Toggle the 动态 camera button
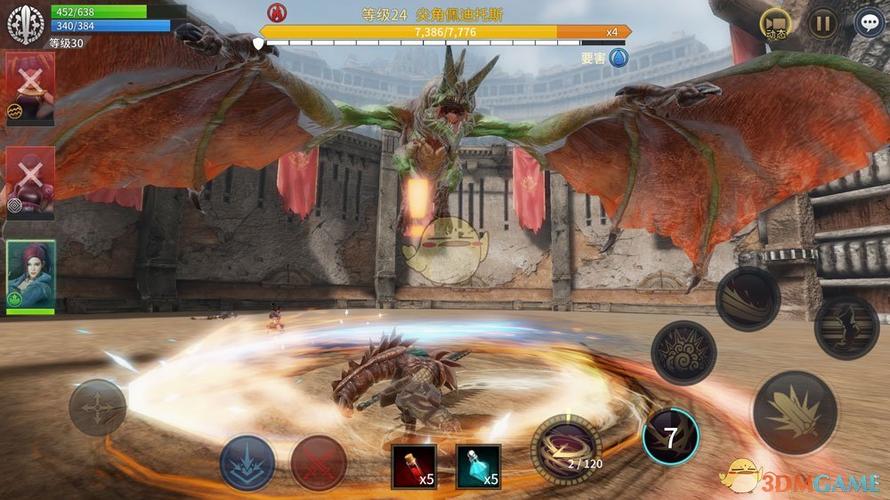Screen dimensions: 890x500 point(775,23)
